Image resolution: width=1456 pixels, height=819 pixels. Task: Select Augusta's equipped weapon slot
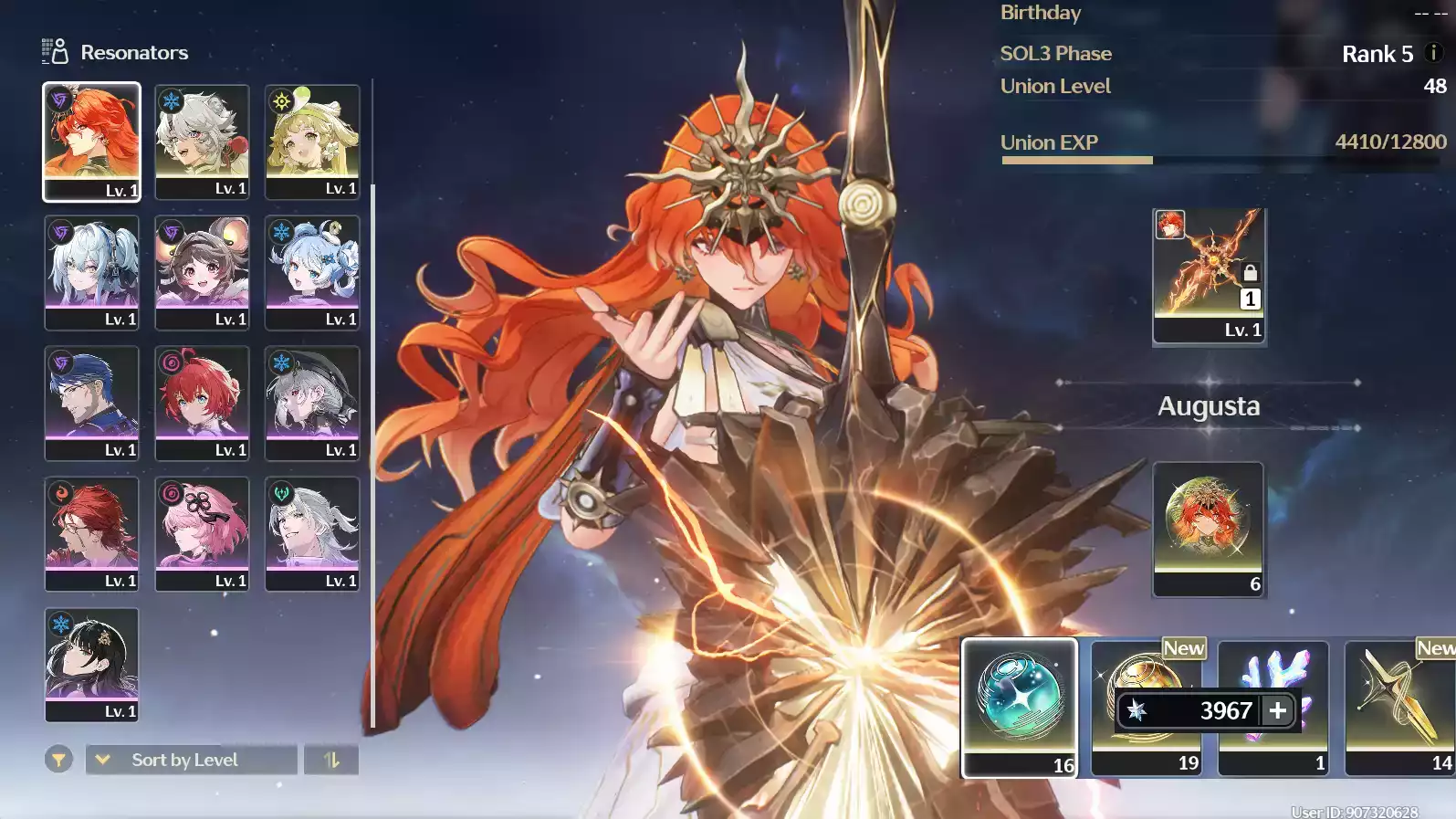point(1209,275)
